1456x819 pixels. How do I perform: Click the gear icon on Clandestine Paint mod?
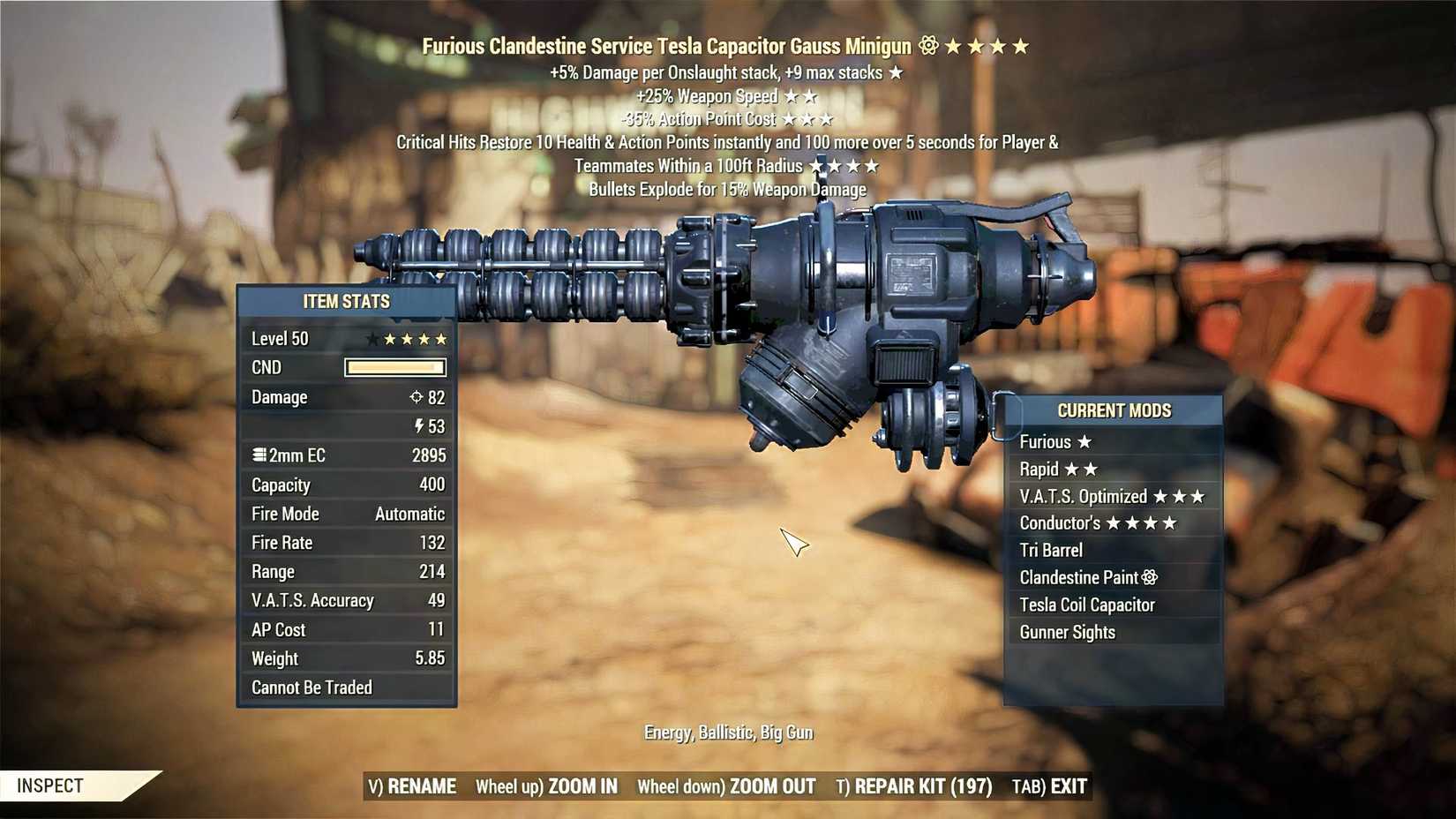[x=1149, y=577]
